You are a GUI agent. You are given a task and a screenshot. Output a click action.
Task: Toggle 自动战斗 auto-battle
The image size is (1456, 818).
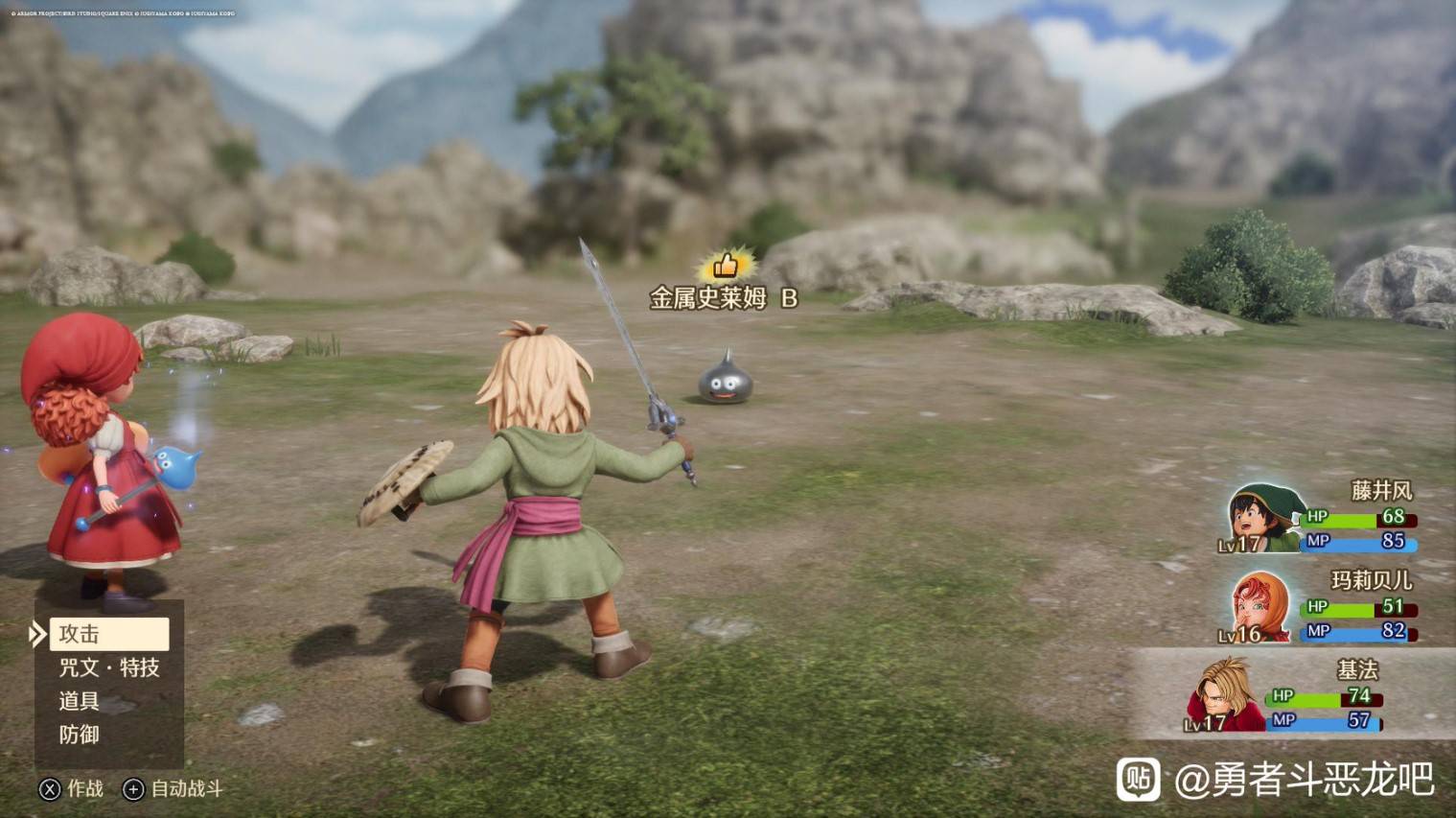[173, 789]
